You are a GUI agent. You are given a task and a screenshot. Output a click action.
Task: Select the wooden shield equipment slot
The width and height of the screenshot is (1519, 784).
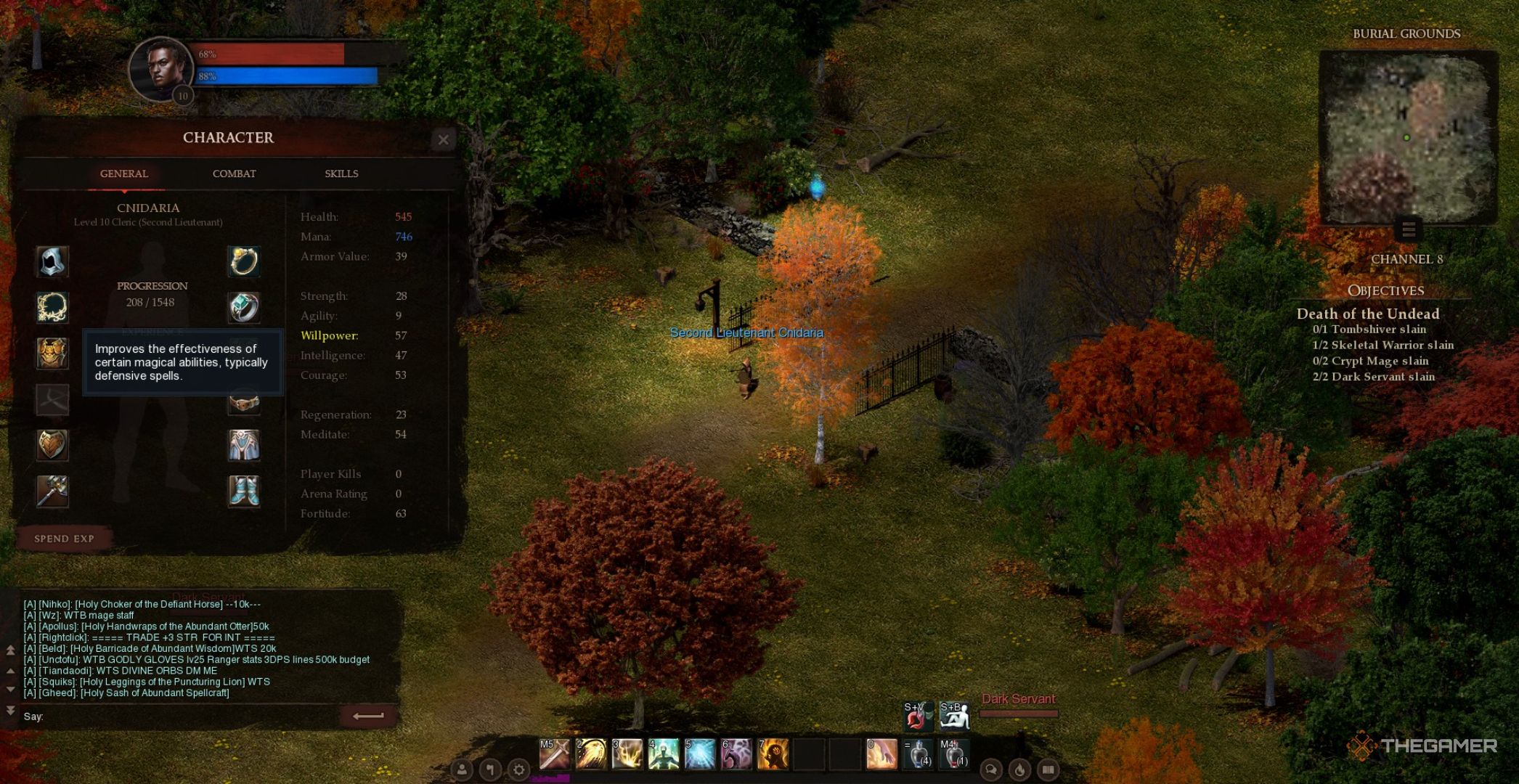(52, 444)
